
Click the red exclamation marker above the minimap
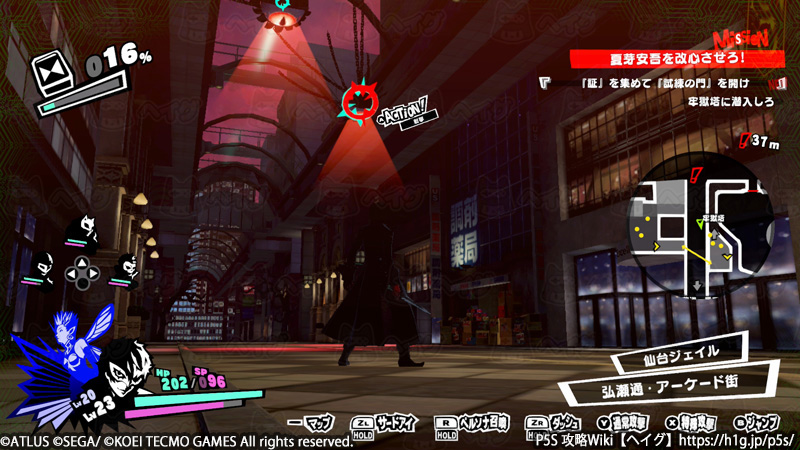click(x=695, y=175)
